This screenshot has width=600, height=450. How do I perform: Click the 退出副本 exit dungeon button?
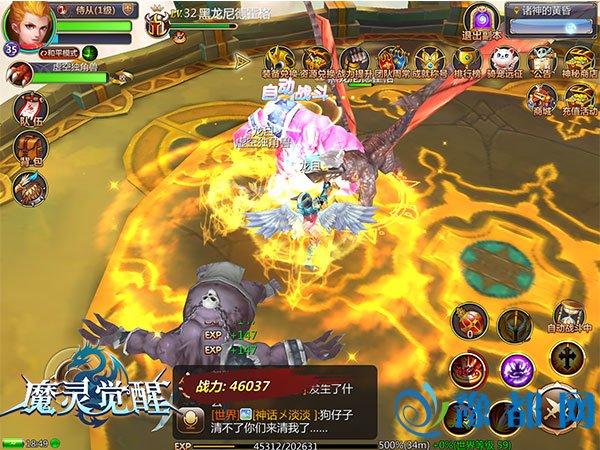point(481,21)
